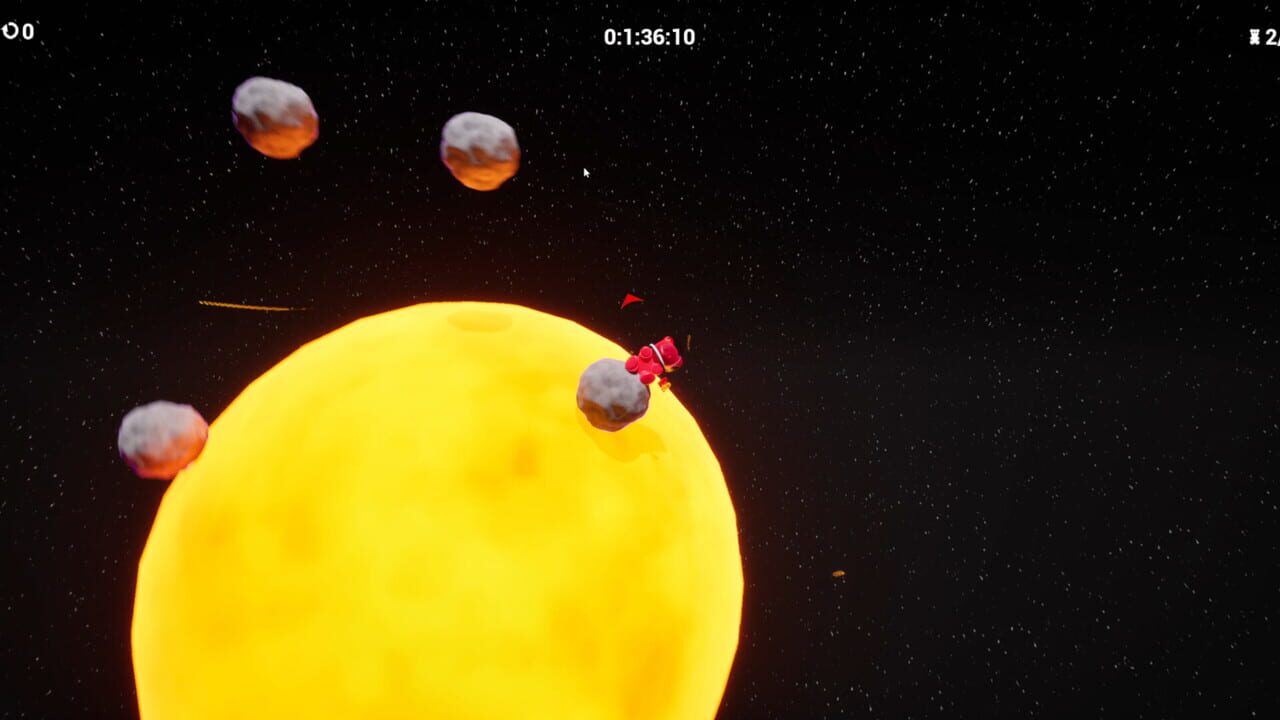Click the flag counter value 2

pyautogui.click(x=1271, y=36)
